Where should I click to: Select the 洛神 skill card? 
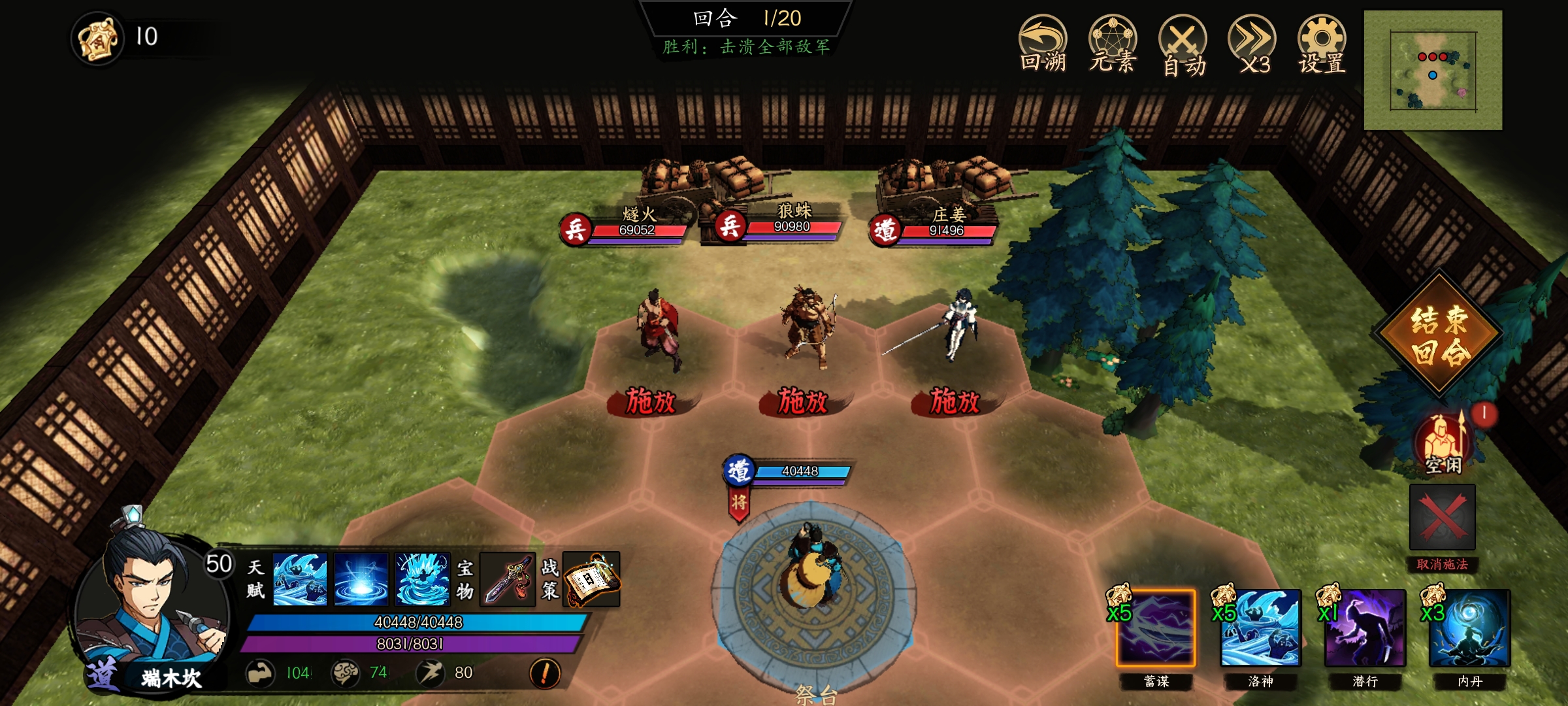(x=1260, y=628)
